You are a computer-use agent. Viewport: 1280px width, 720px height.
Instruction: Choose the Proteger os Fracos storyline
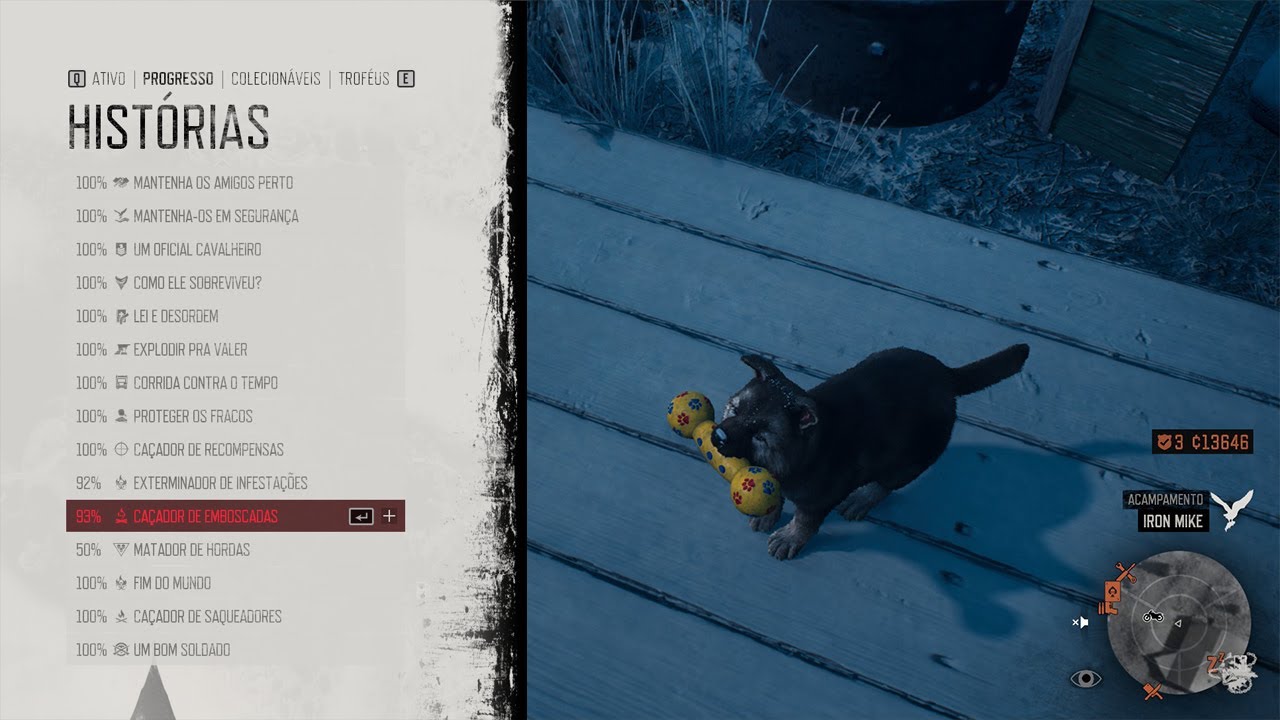(192, 416)
